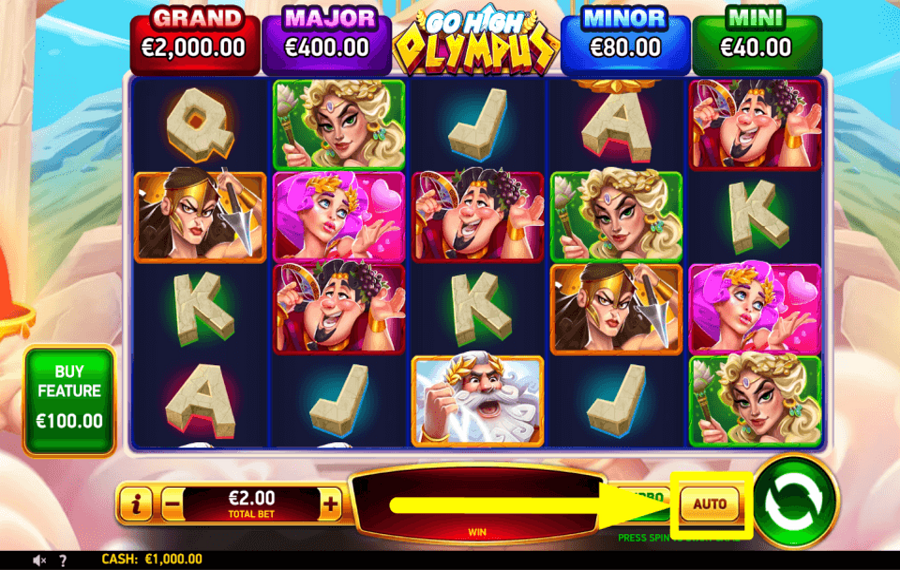This screenshot has height=570, width=900.
Task: Toggle the sound speaker icon
Action: (41, 560)
